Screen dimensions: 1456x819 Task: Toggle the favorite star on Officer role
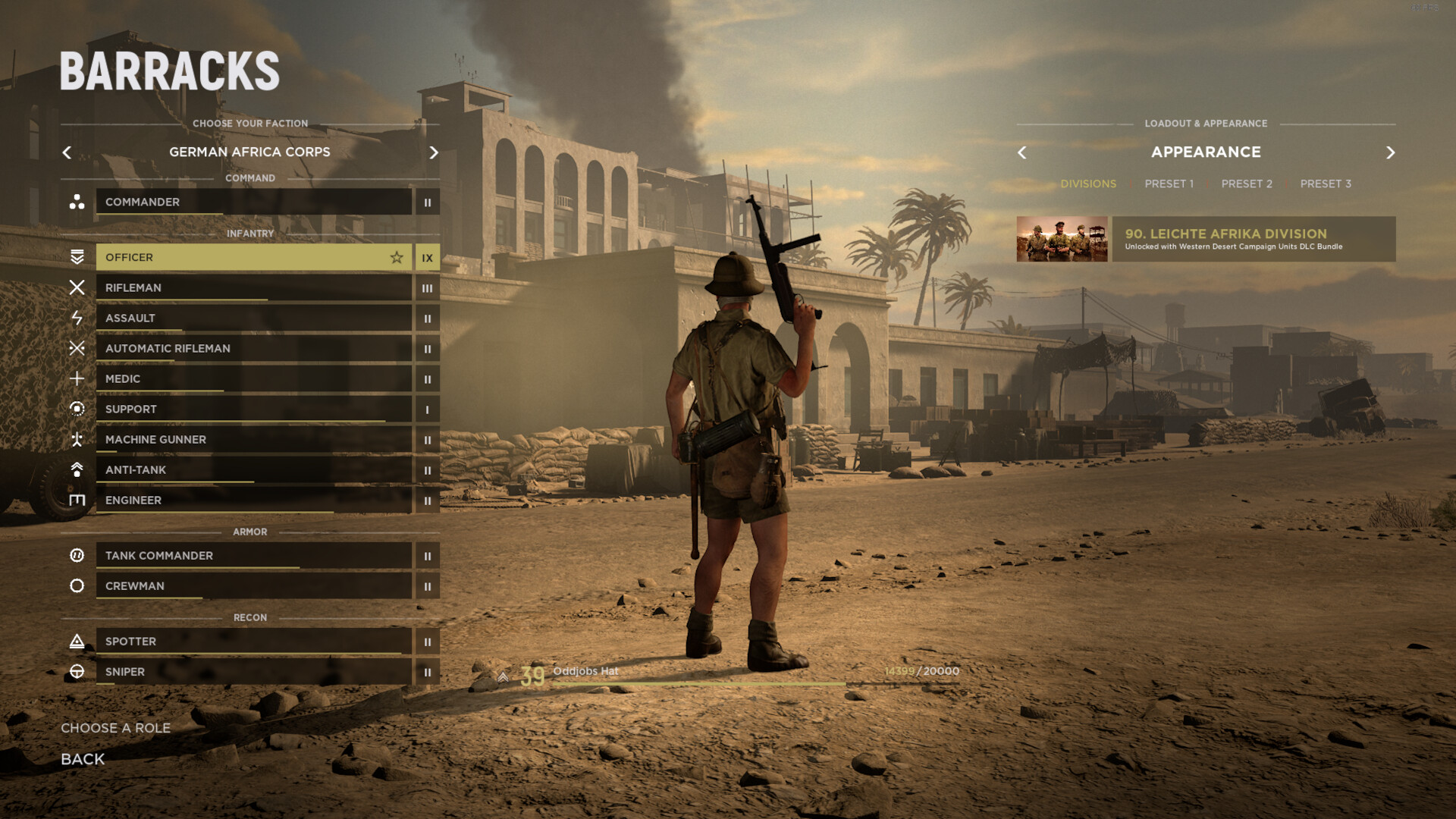397,258
